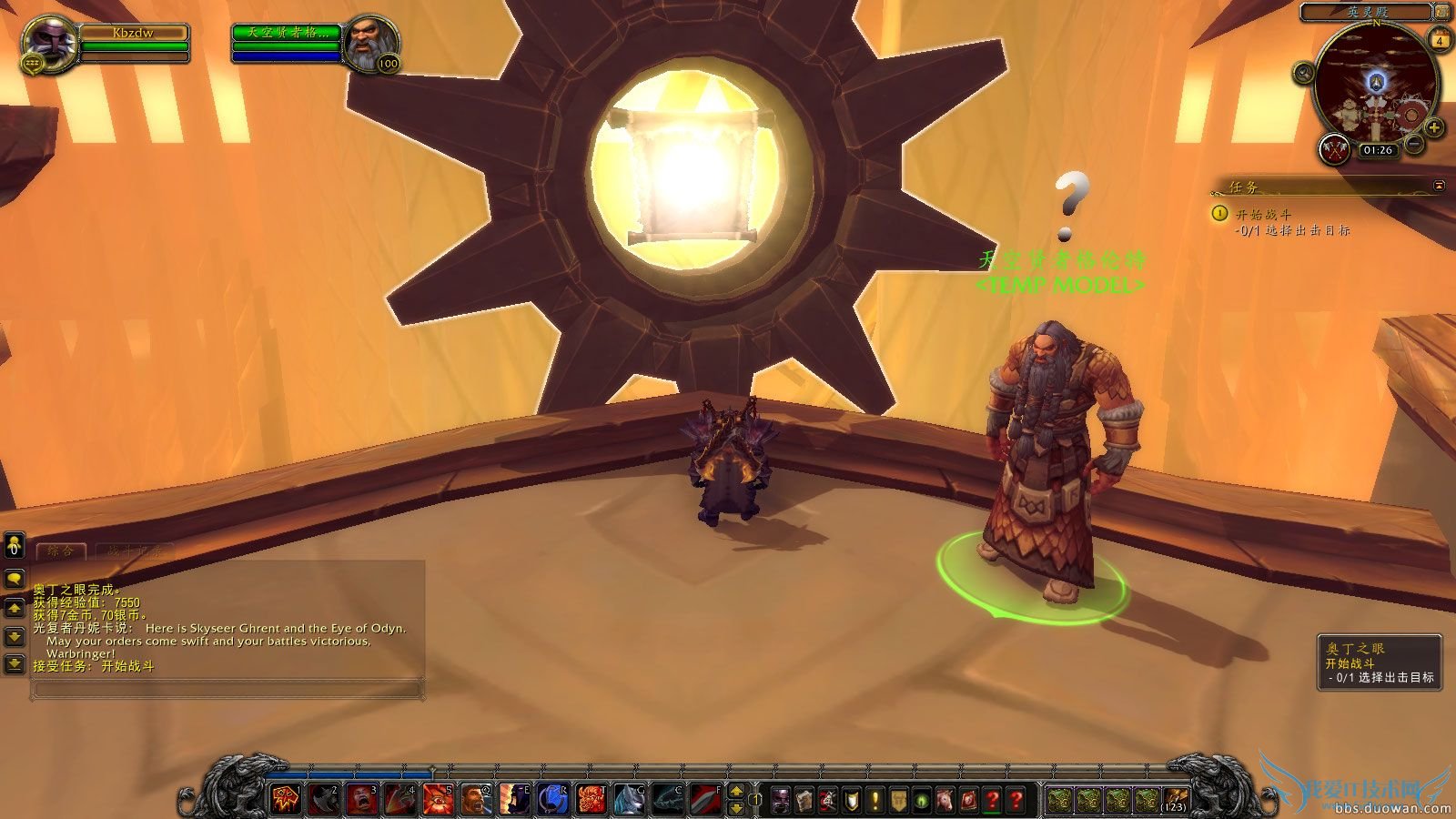Switch to the 战斗记录 chat tab
Screen dimensions: 1456x819
(x=134, y=550)
